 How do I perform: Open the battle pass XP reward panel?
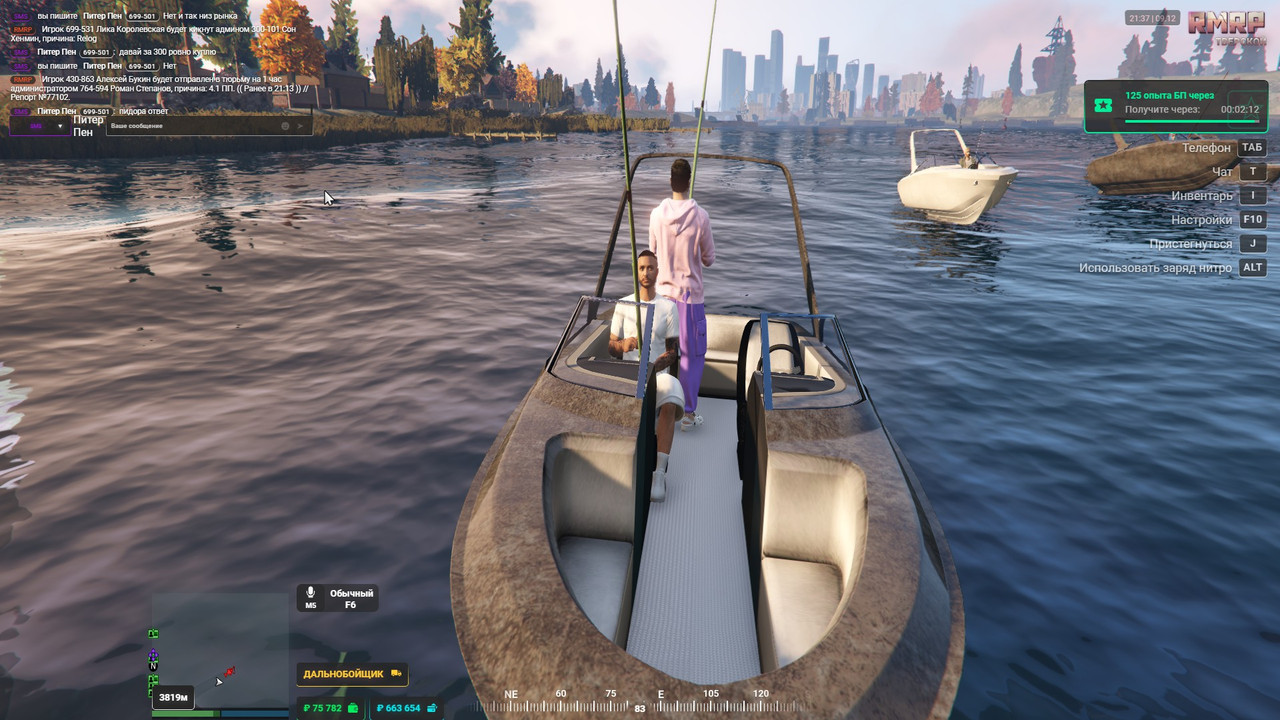pyautogui.click(x=1180, y=106)
